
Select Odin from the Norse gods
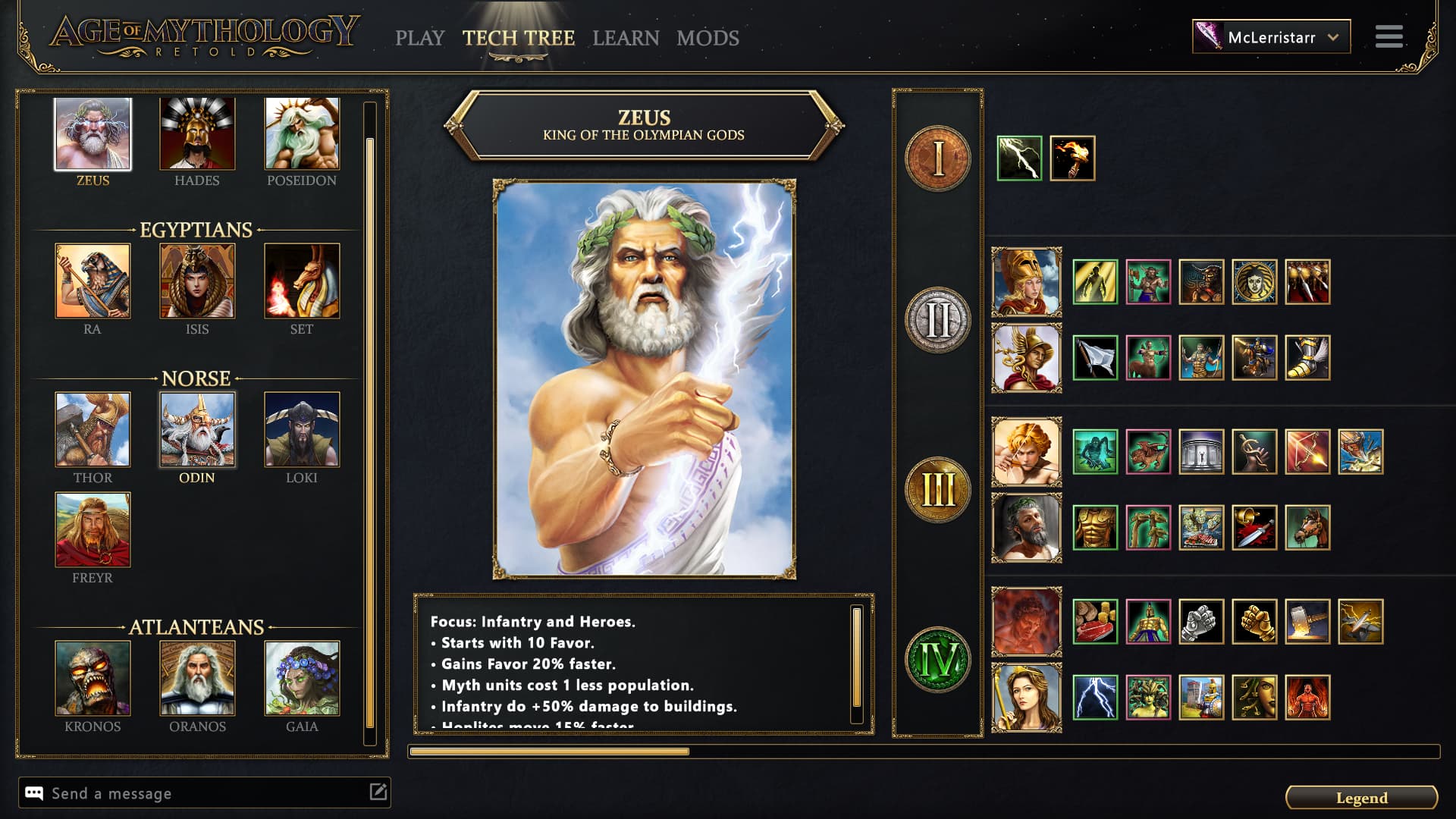[196, 430]
